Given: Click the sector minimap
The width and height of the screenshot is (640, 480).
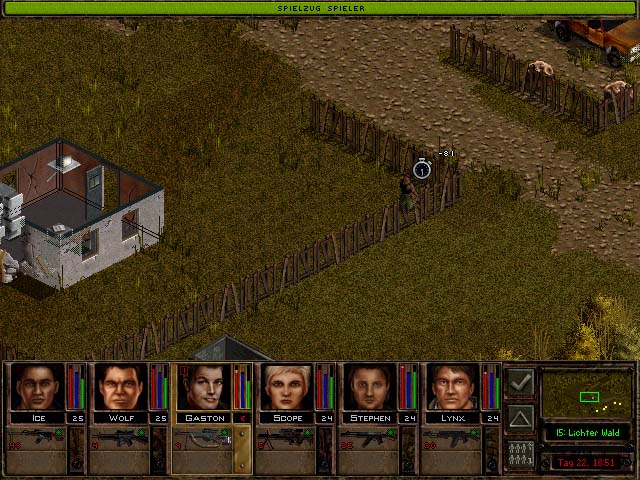Looking at the screenshot, I should [587, 394].
